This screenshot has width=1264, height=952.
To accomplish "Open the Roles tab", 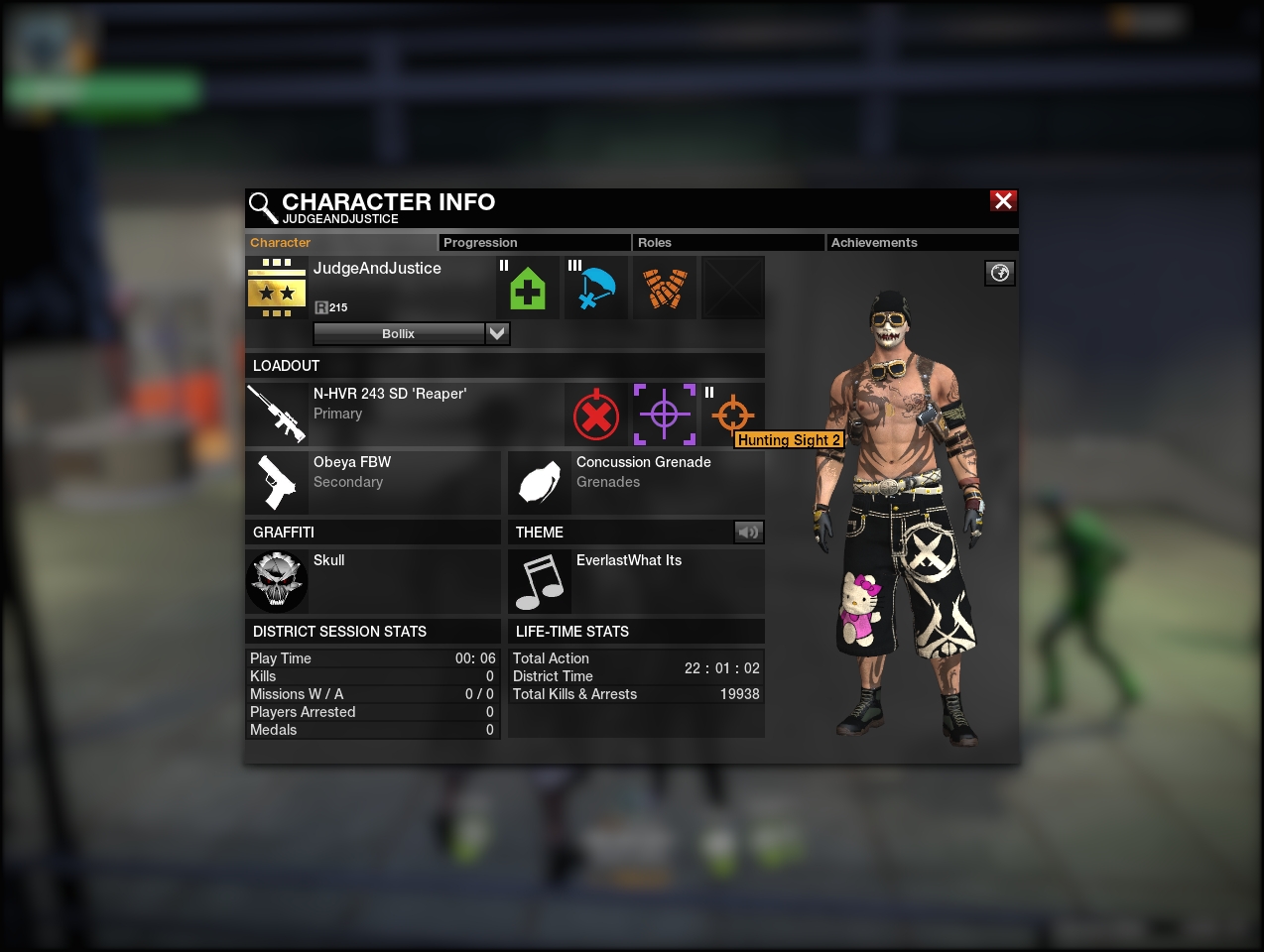I will (x=726, y=243).
